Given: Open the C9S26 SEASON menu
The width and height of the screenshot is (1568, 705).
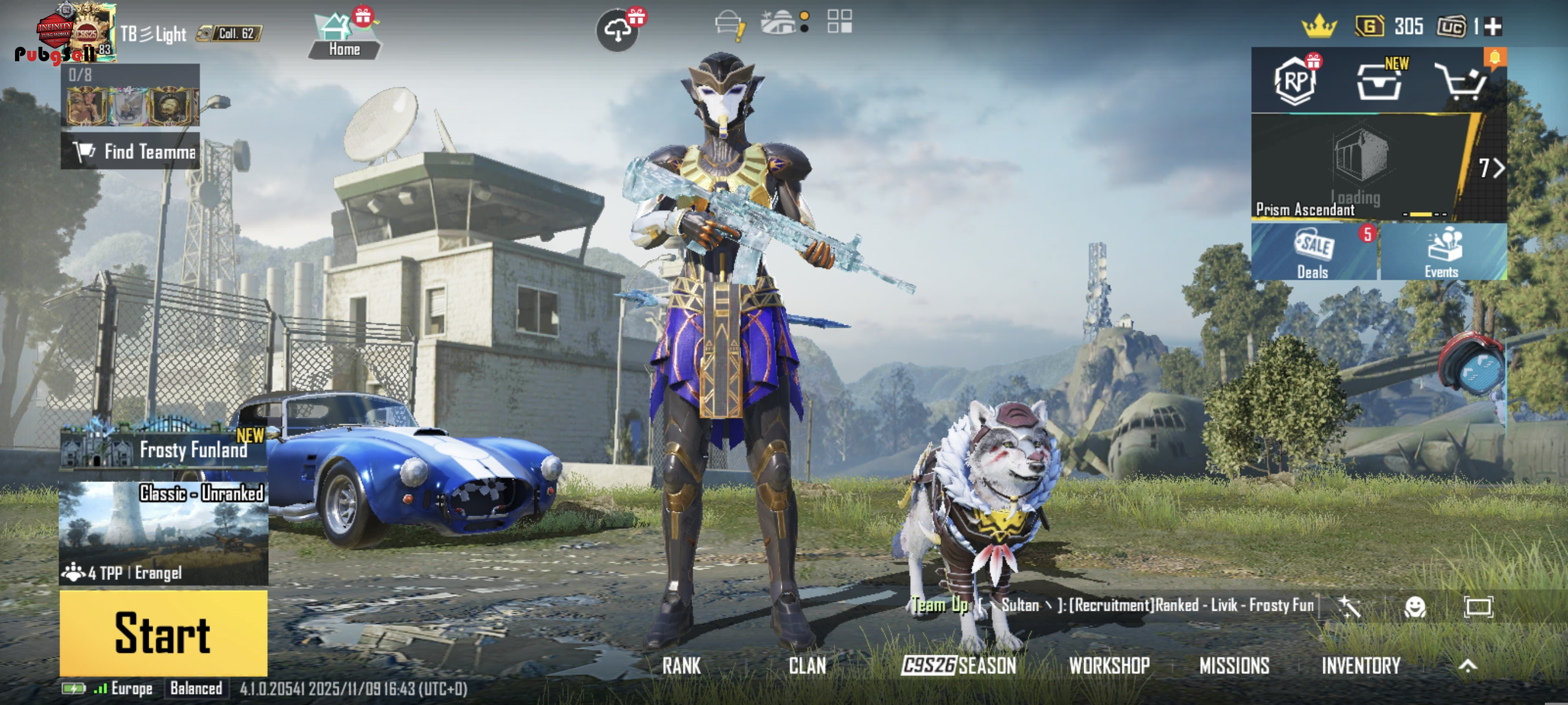Looking at the screenshot, I should coord(959,666).
